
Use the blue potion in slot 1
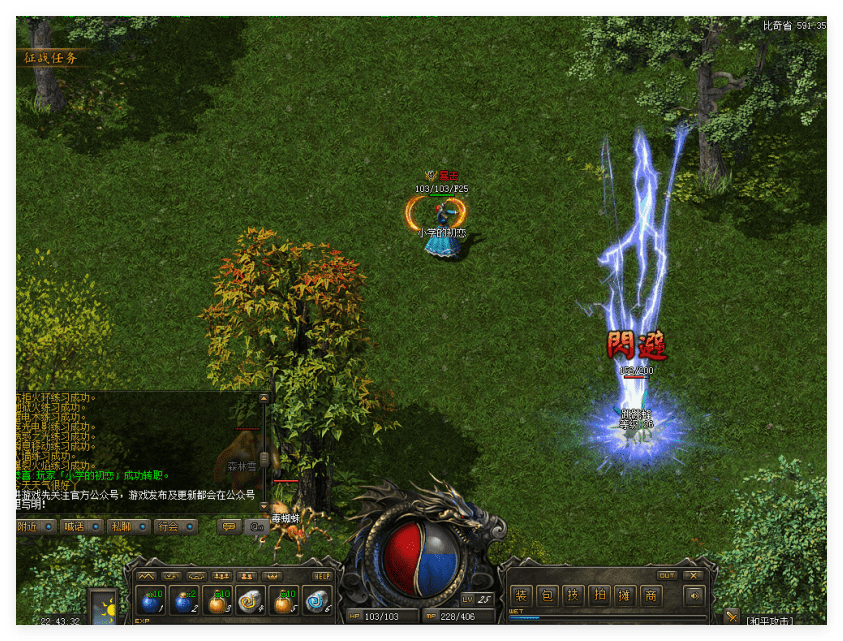(151, 601)
